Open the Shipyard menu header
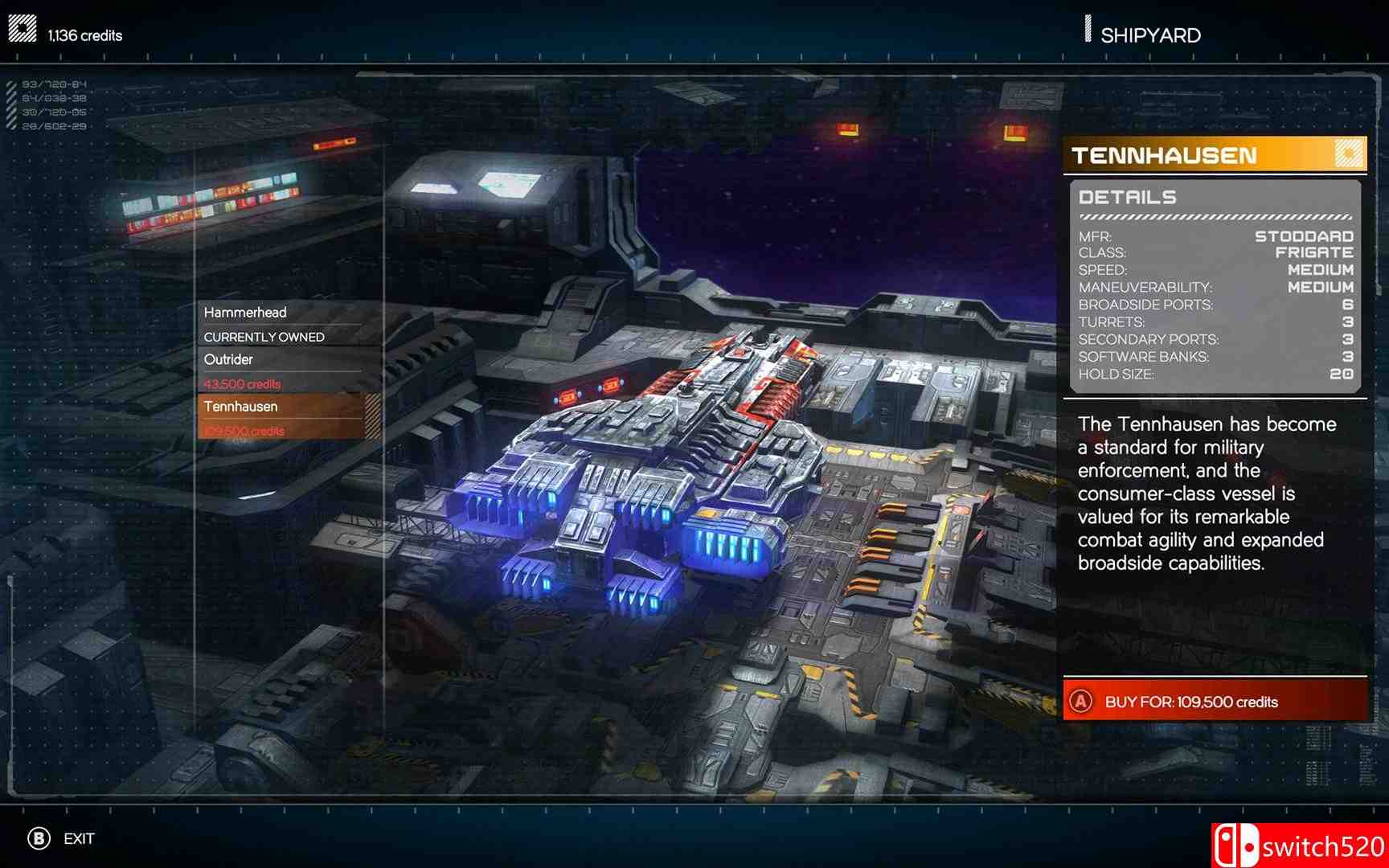This screenshot has height=868, width=1389. pos(1151,33)
